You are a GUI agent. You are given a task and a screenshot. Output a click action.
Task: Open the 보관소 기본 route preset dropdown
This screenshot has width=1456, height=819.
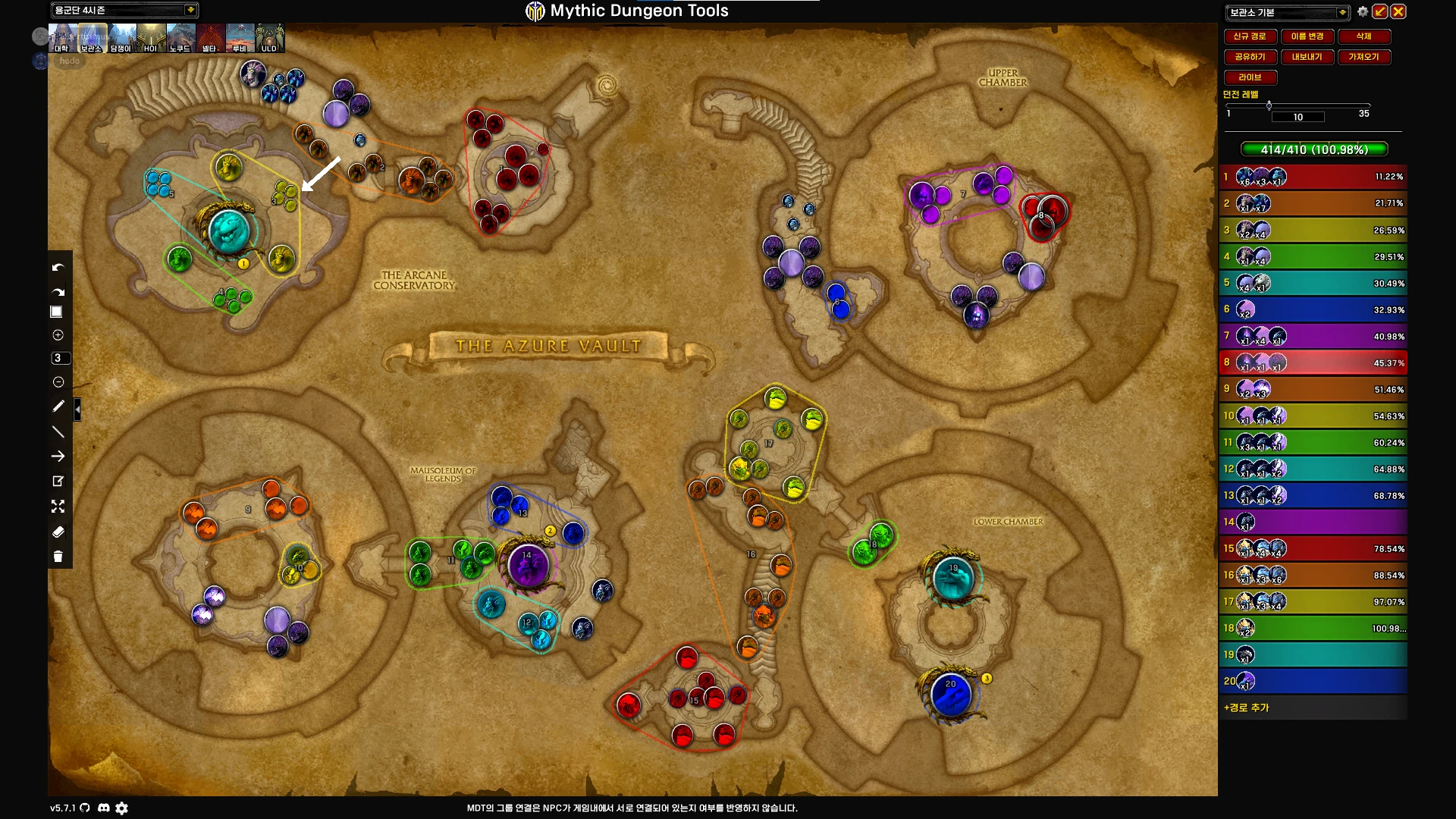click(x=1342, y=12)
